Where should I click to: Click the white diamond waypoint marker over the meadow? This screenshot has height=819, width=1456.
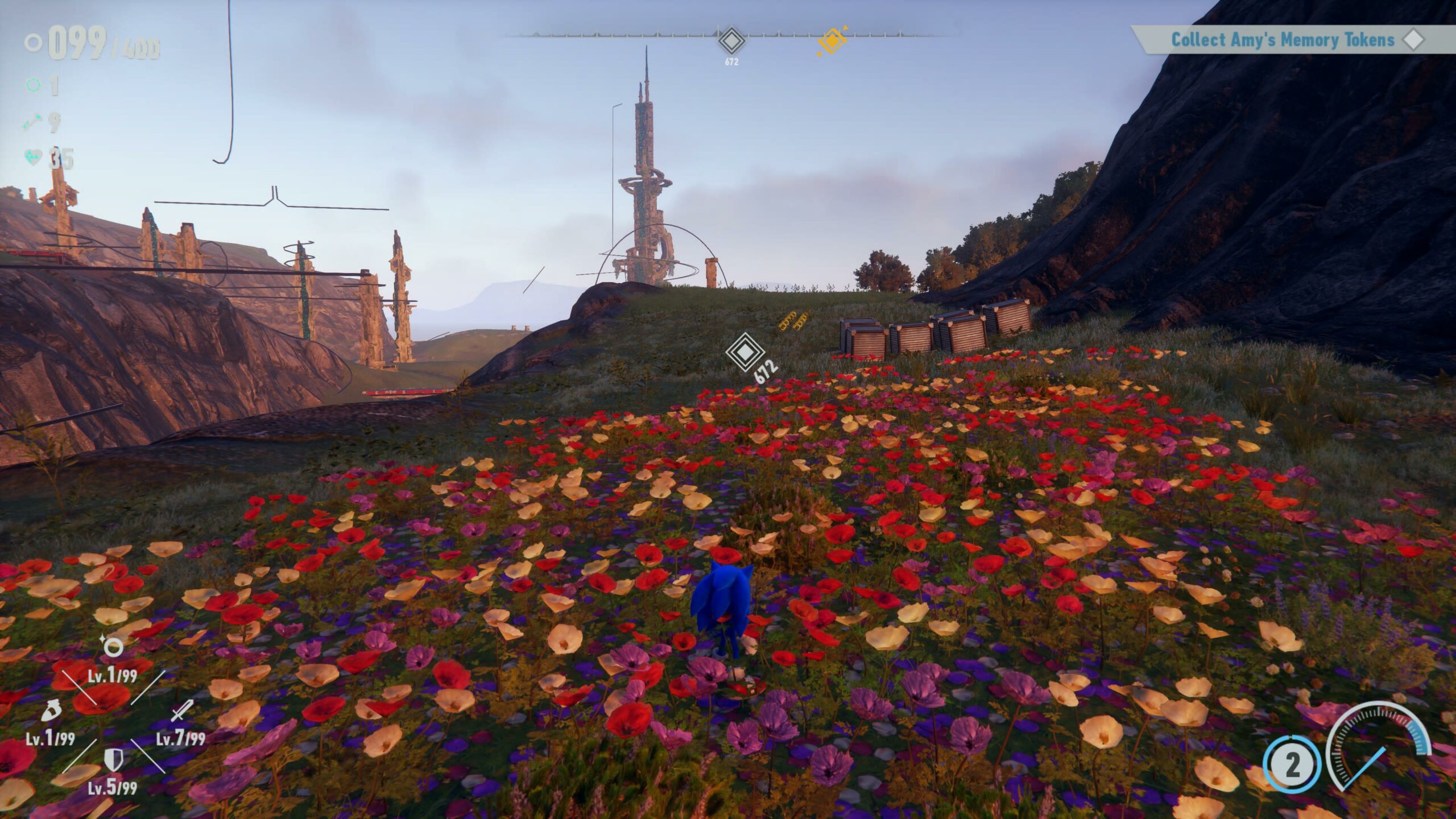click(x=744, y=352)
